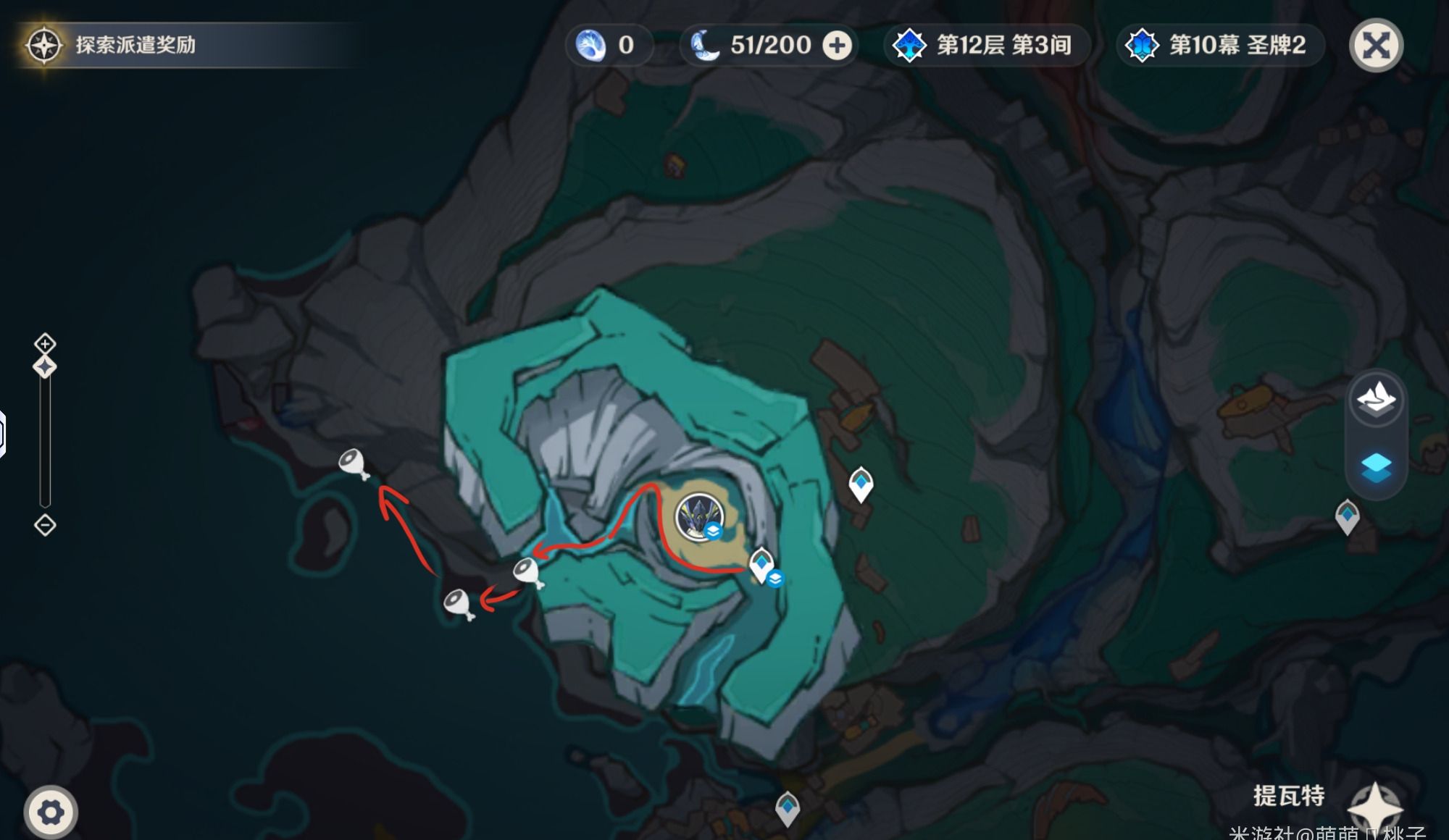Image resolution: width=1449 pixels, height=840 pixels.
Task: Toggle the blue stacked layers button
Action: [1375, 467]
